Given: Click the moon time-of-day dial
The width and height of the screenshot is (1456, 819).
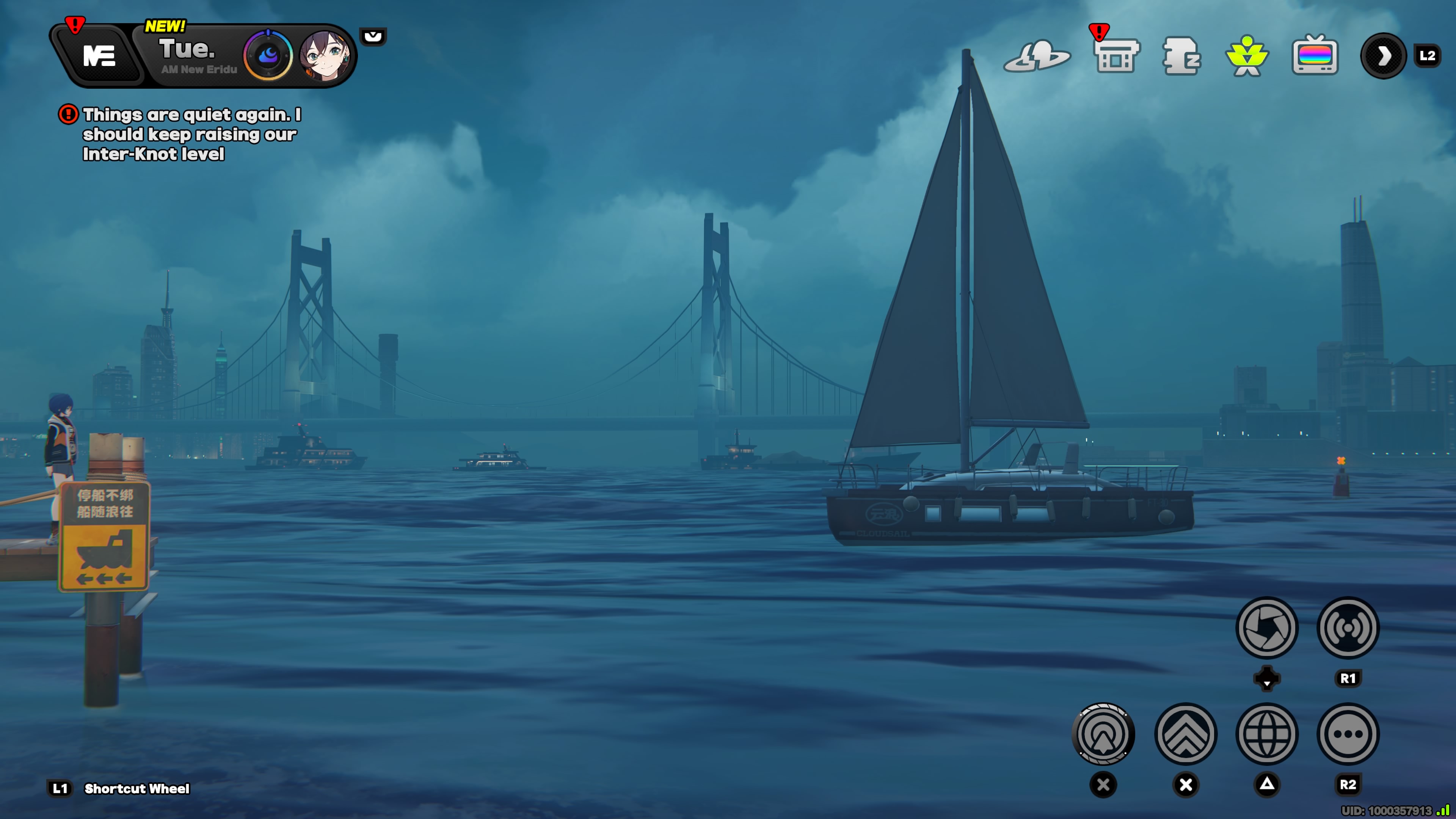Looking at the screenshot, I should (268, 55).
